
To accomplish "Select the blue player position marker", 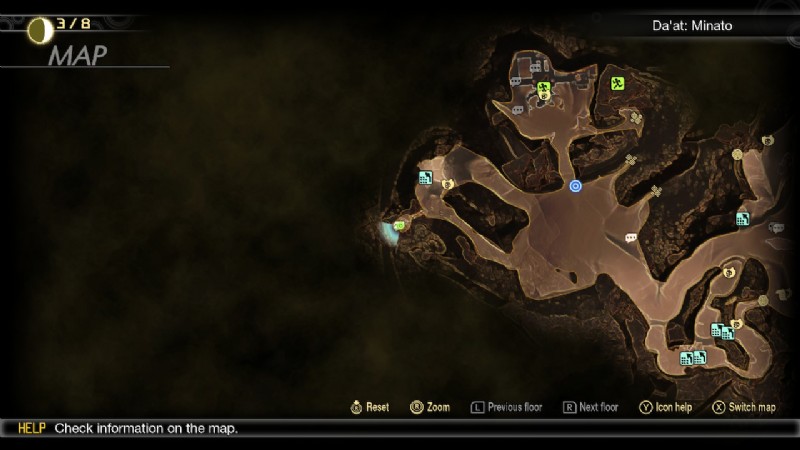I will tap(575, 185).
